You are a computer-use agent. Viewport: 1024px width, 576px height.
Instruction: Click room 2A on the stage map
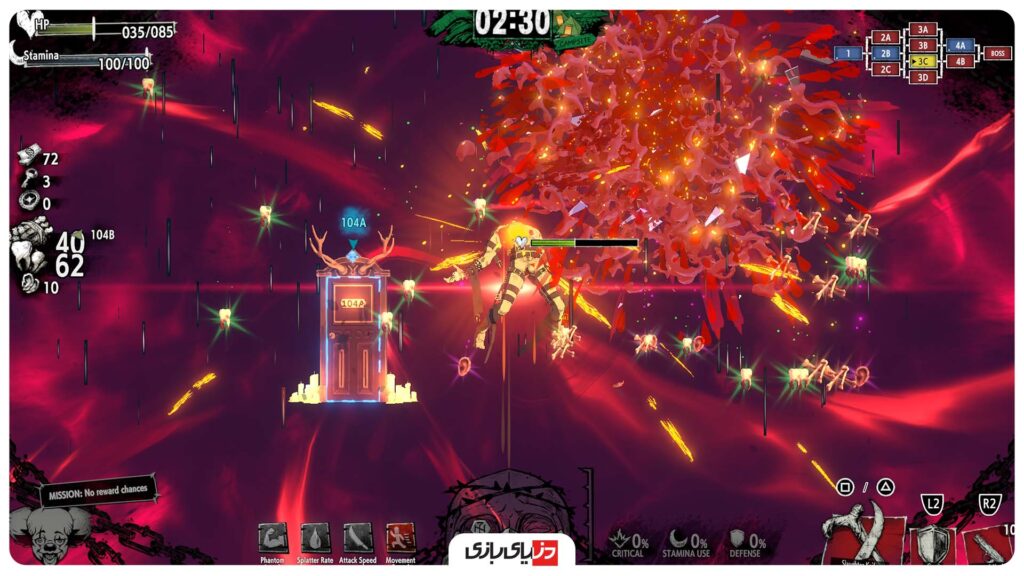[x=885, y=37]
